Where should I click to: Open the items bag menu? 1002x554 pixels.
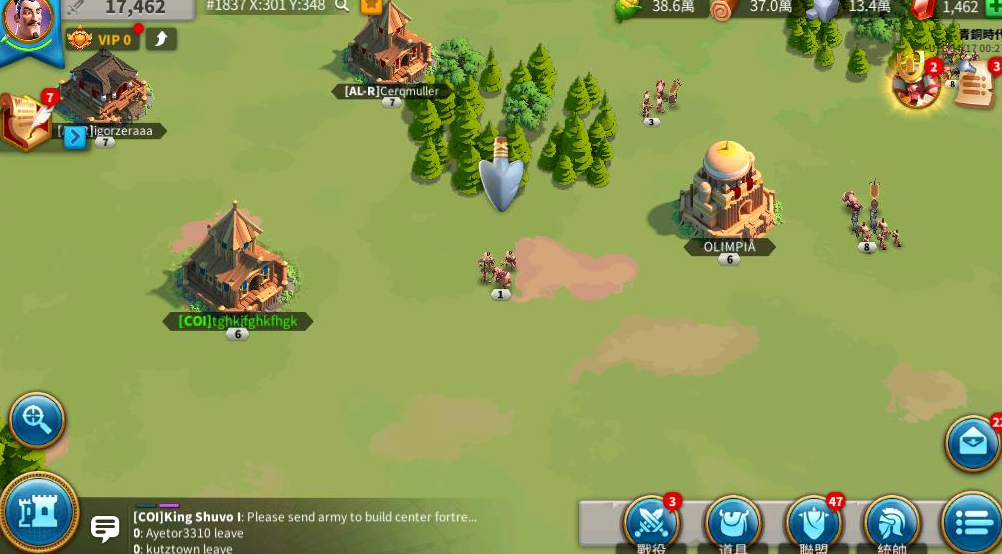pos(733,522)
